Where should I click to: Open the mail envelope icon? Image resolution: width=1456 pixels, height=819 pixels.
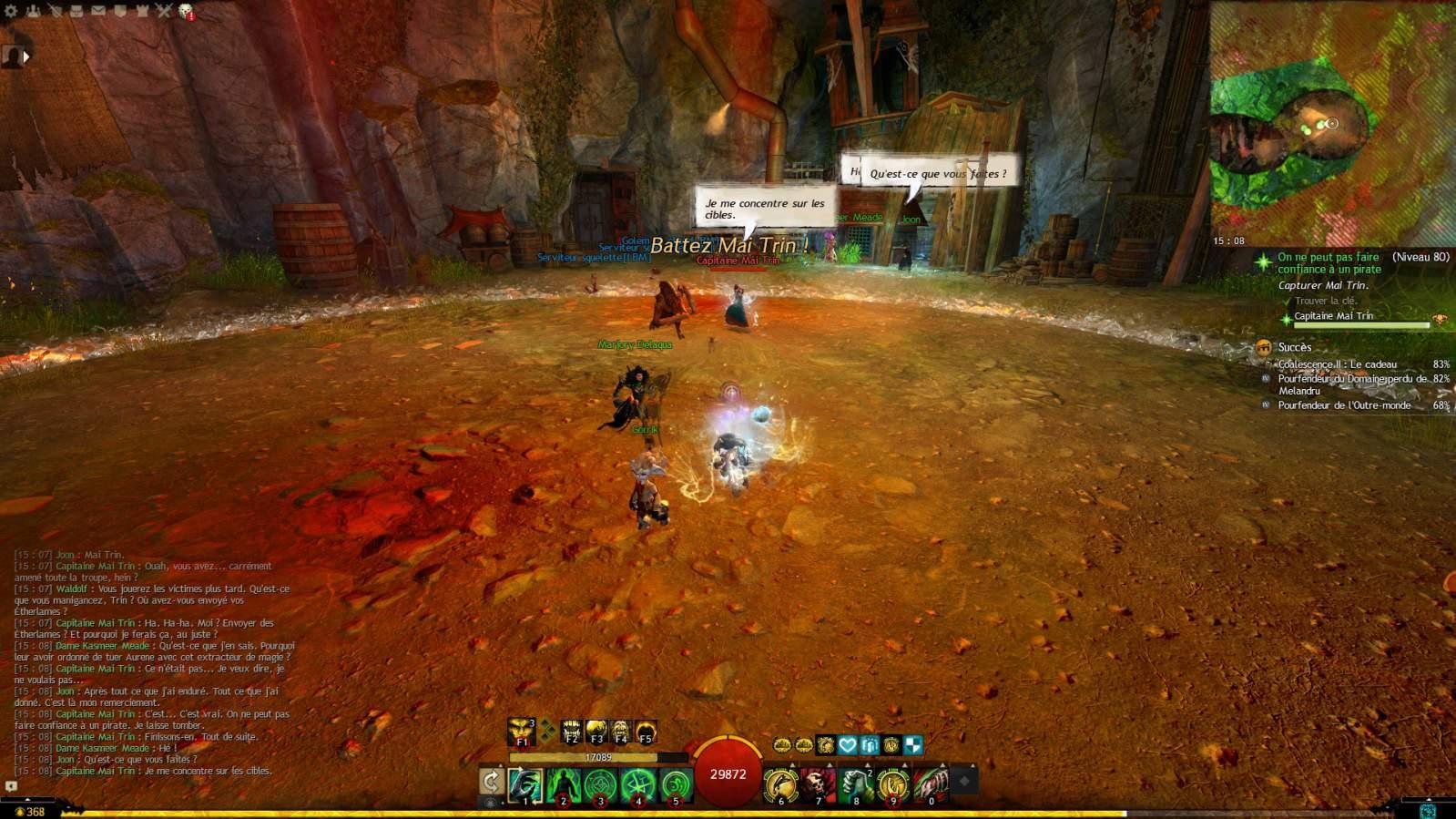98,11
